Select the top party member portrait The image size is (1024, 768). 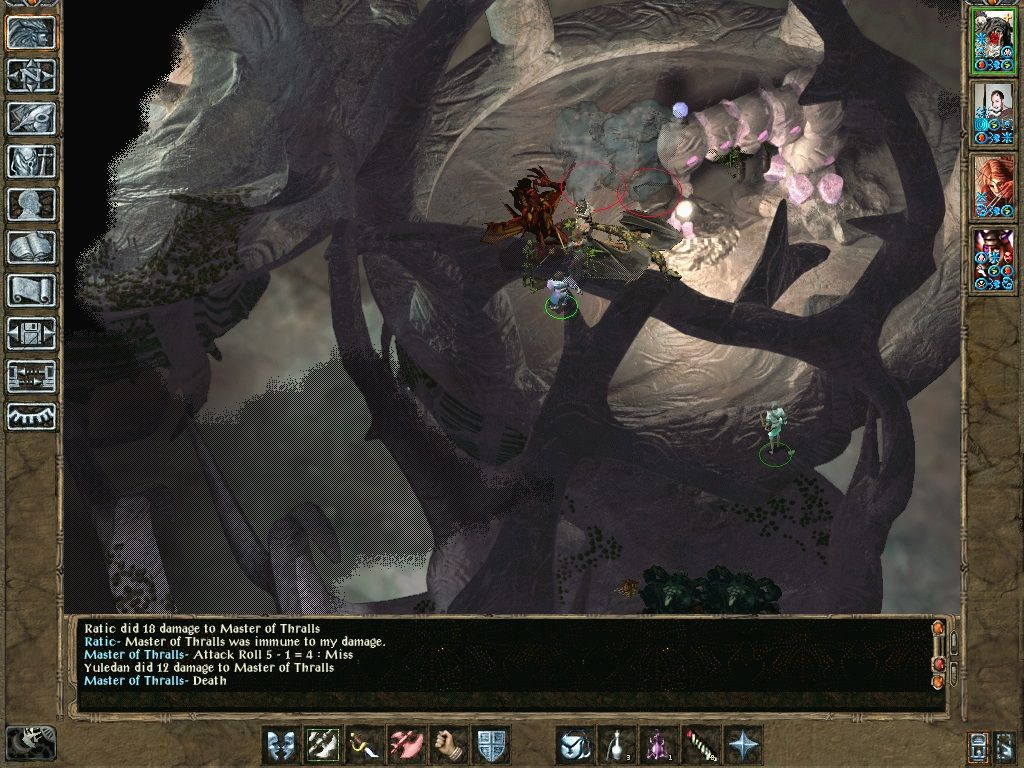(x=993, y=39)
